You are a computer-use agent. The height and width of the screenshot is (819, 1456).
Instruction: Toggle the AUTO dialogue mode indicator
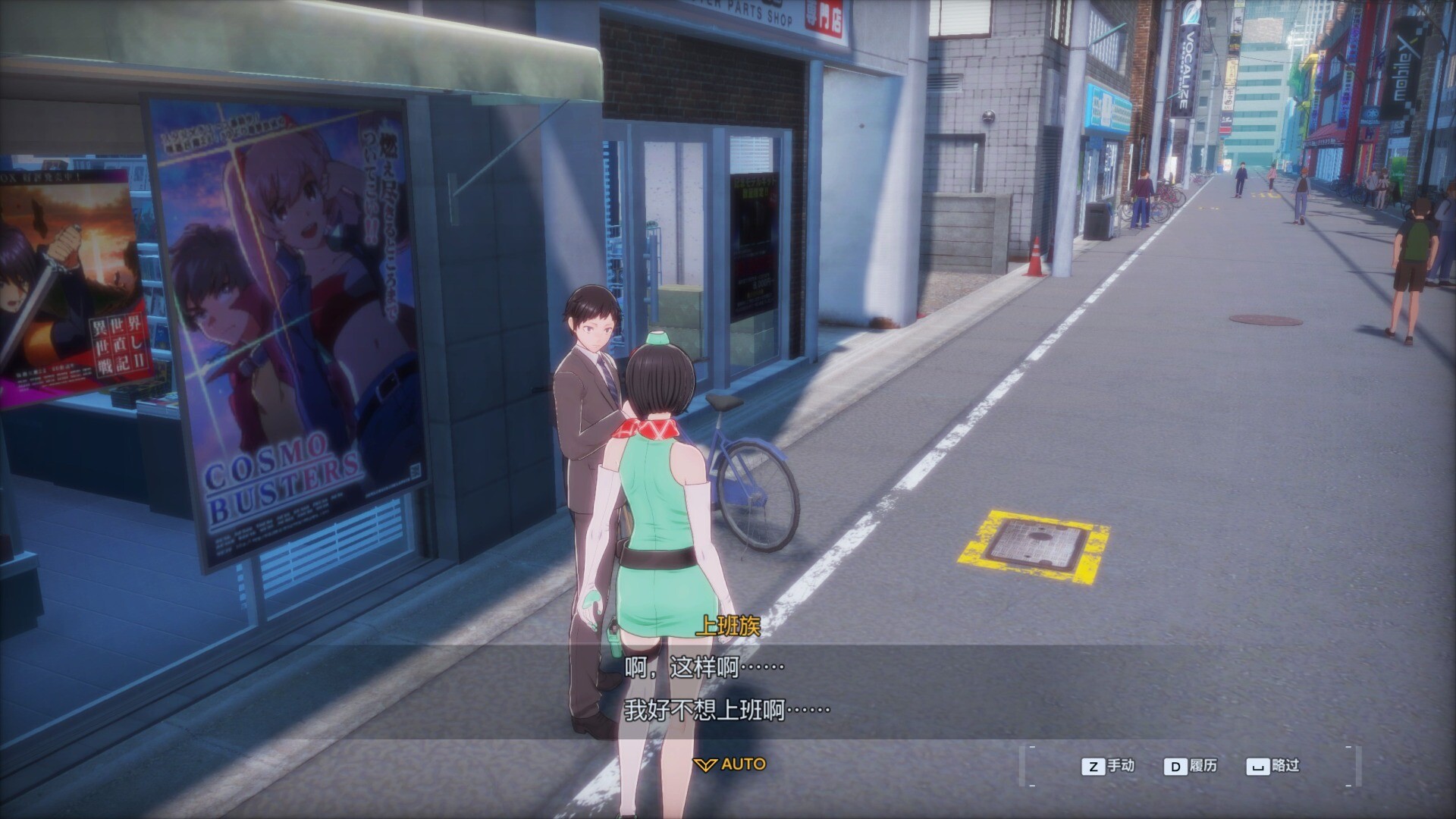[731, 764]
